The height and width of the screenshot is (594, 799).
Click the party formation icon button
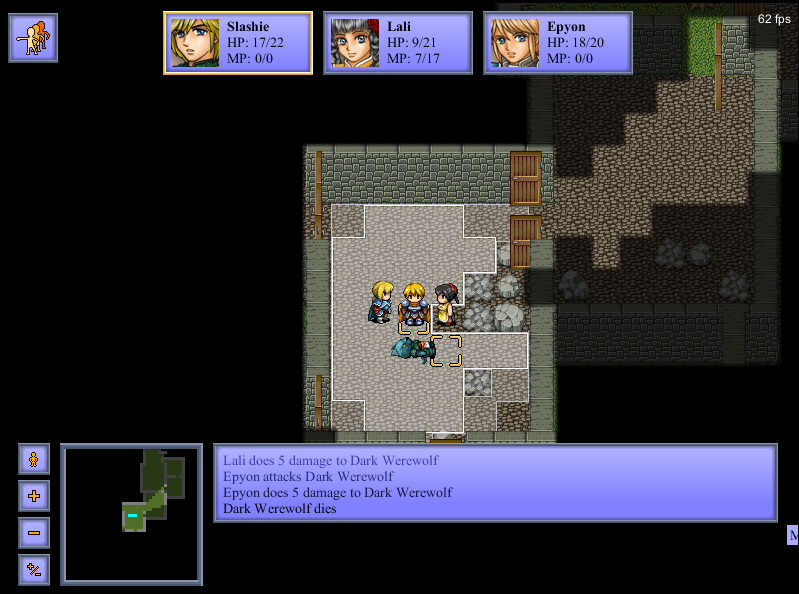click(x=33, y=38)
